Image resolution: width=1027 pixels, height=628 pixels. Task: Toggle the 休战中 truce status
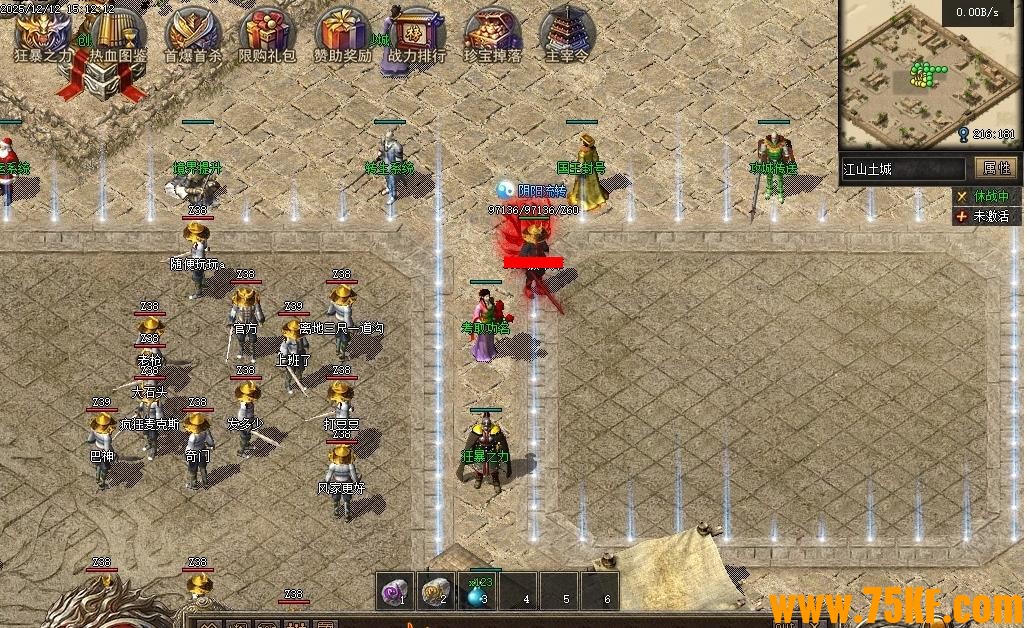tap(983, 197)
